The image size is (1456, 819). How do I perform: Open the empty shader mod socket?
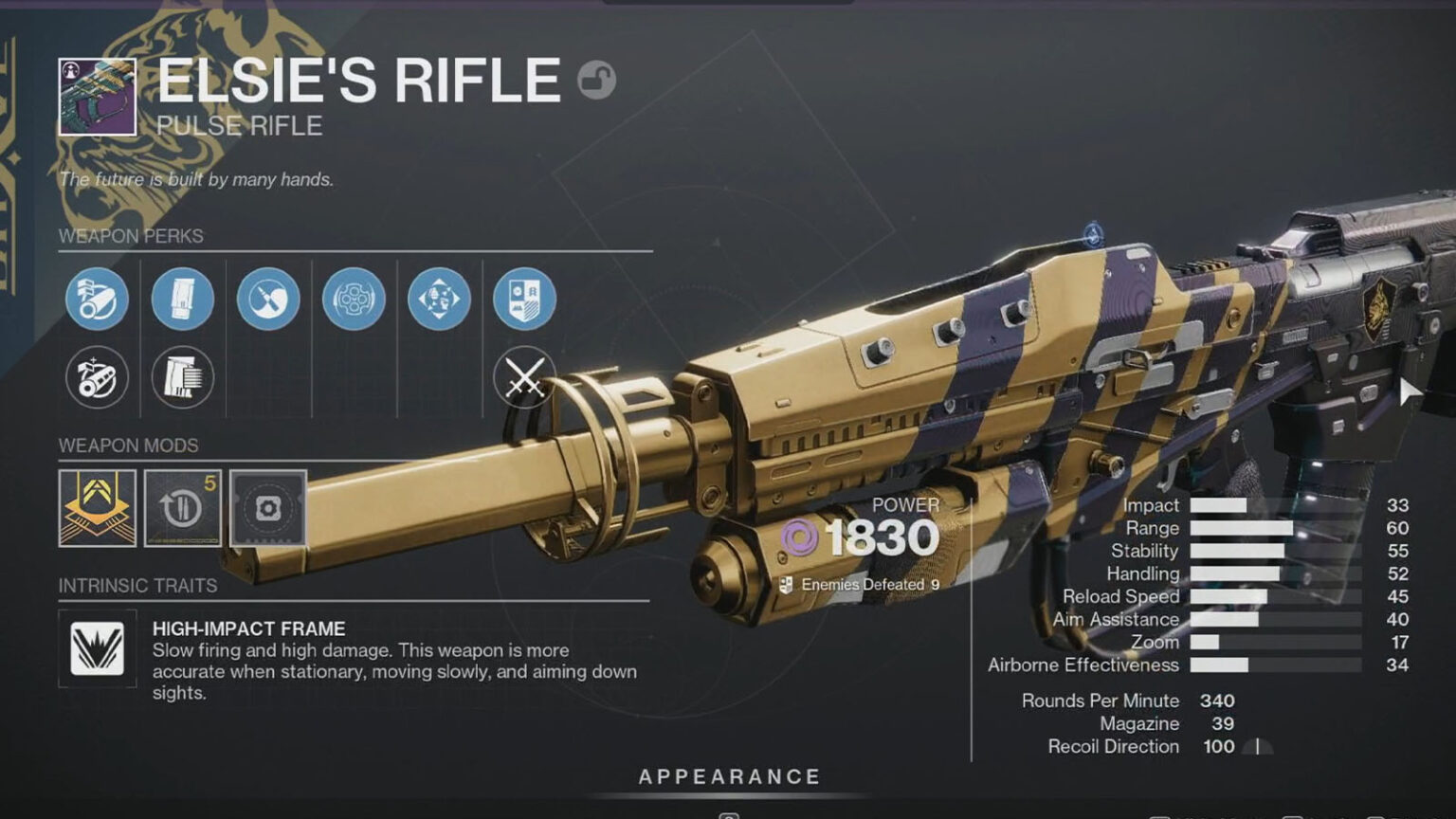point(268,508)
